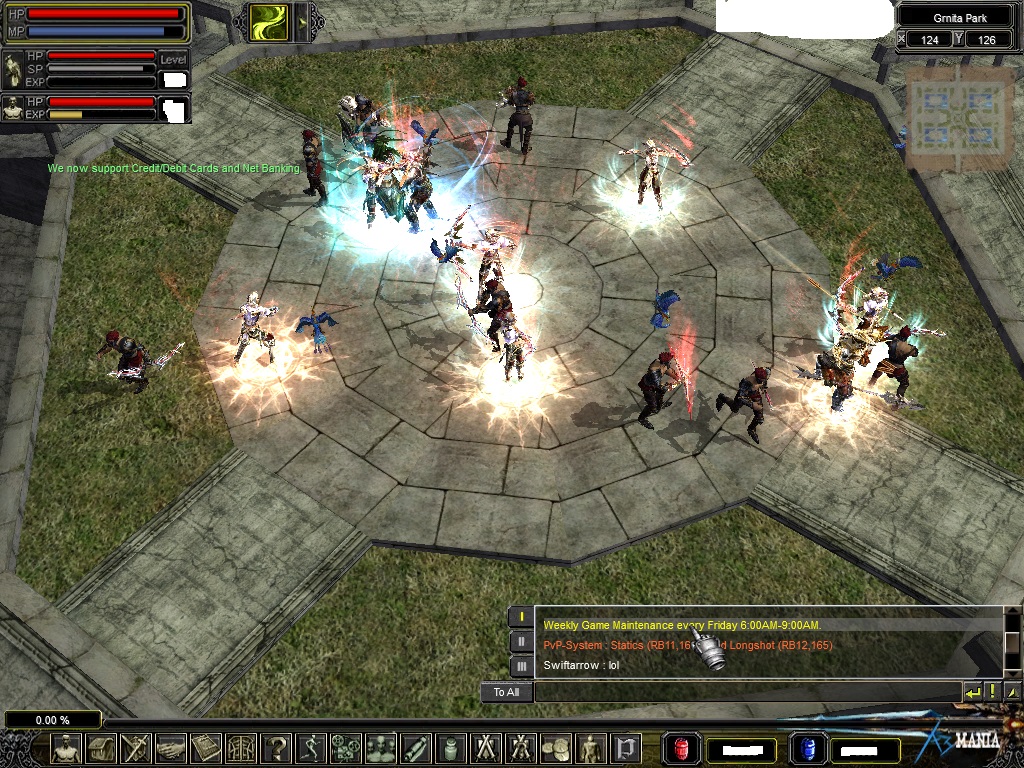Click the yellow exclamation chat button

992,692
